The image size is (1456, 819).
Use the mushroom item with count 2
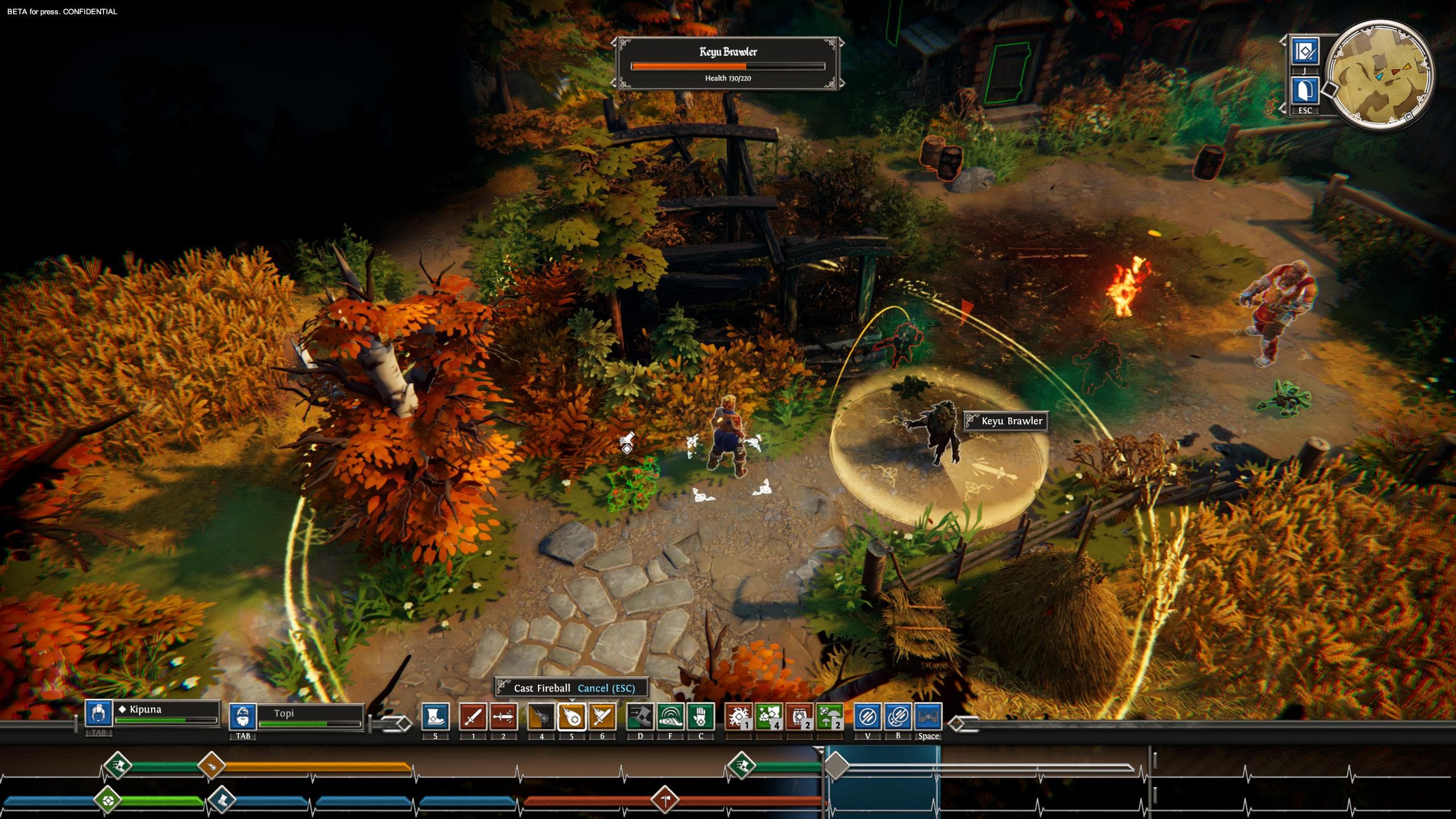[x=829, y=717]
